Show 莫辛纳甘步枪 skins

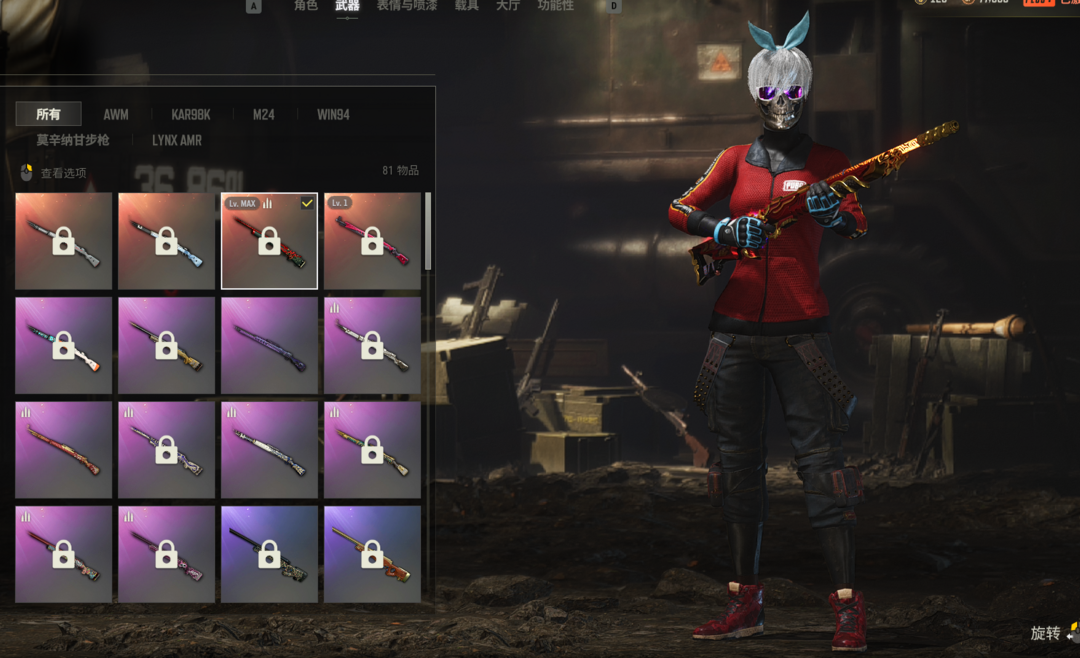pyautogui.click(x=73, y=141)
